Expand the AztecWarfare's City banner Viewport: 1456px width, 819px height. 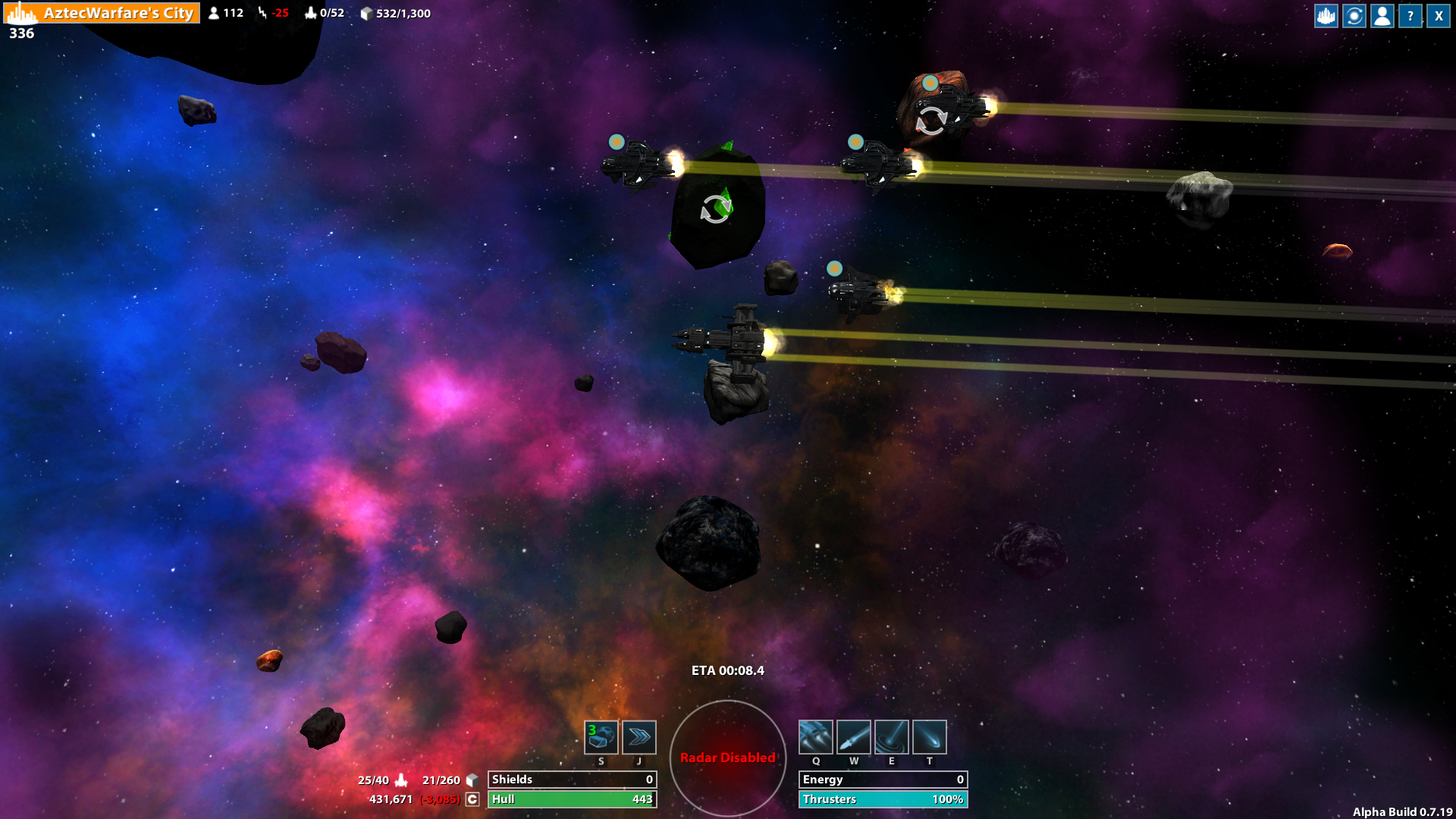(106, 13)
